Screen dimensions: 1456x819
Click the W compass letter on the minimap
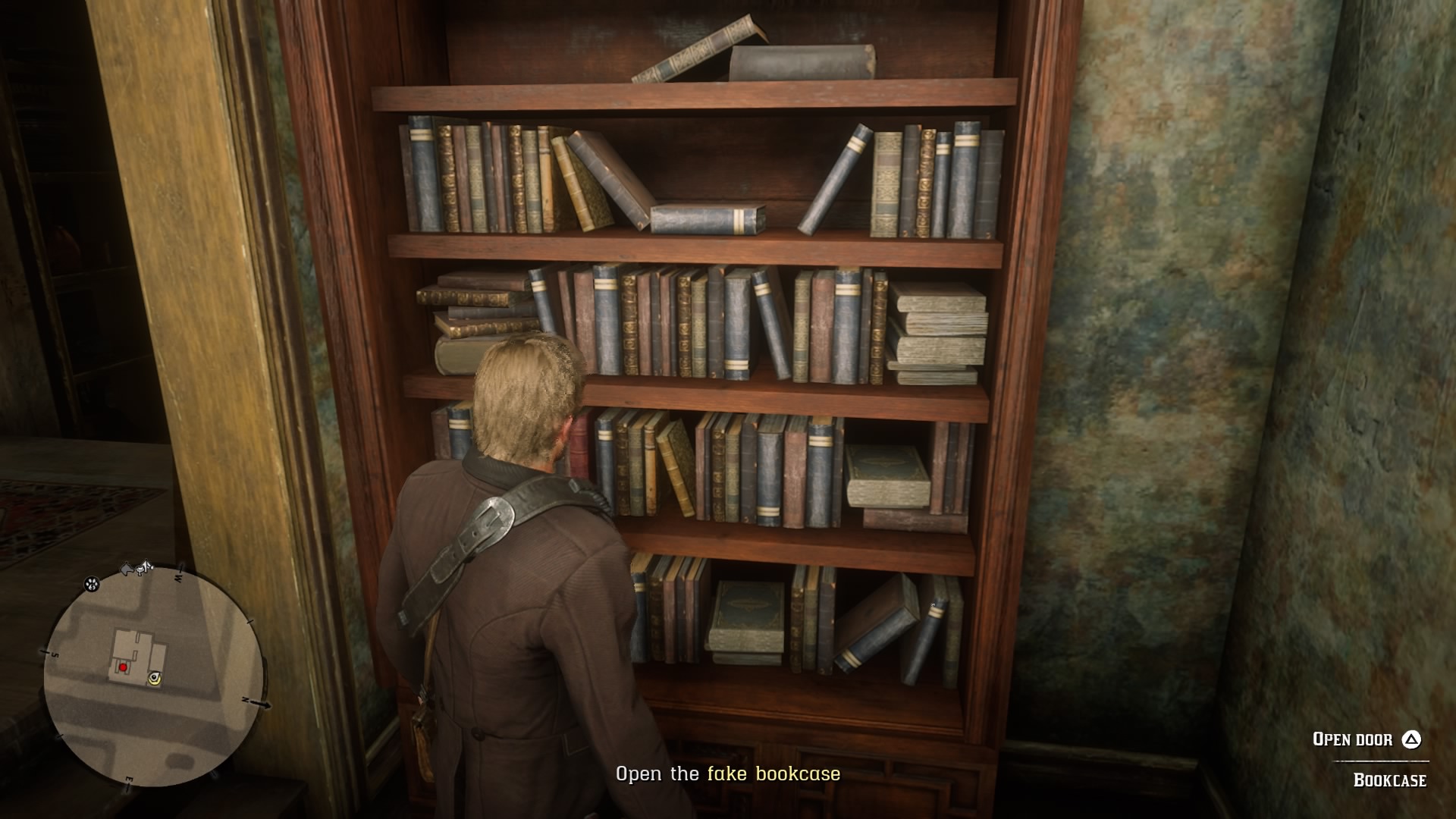178,579
